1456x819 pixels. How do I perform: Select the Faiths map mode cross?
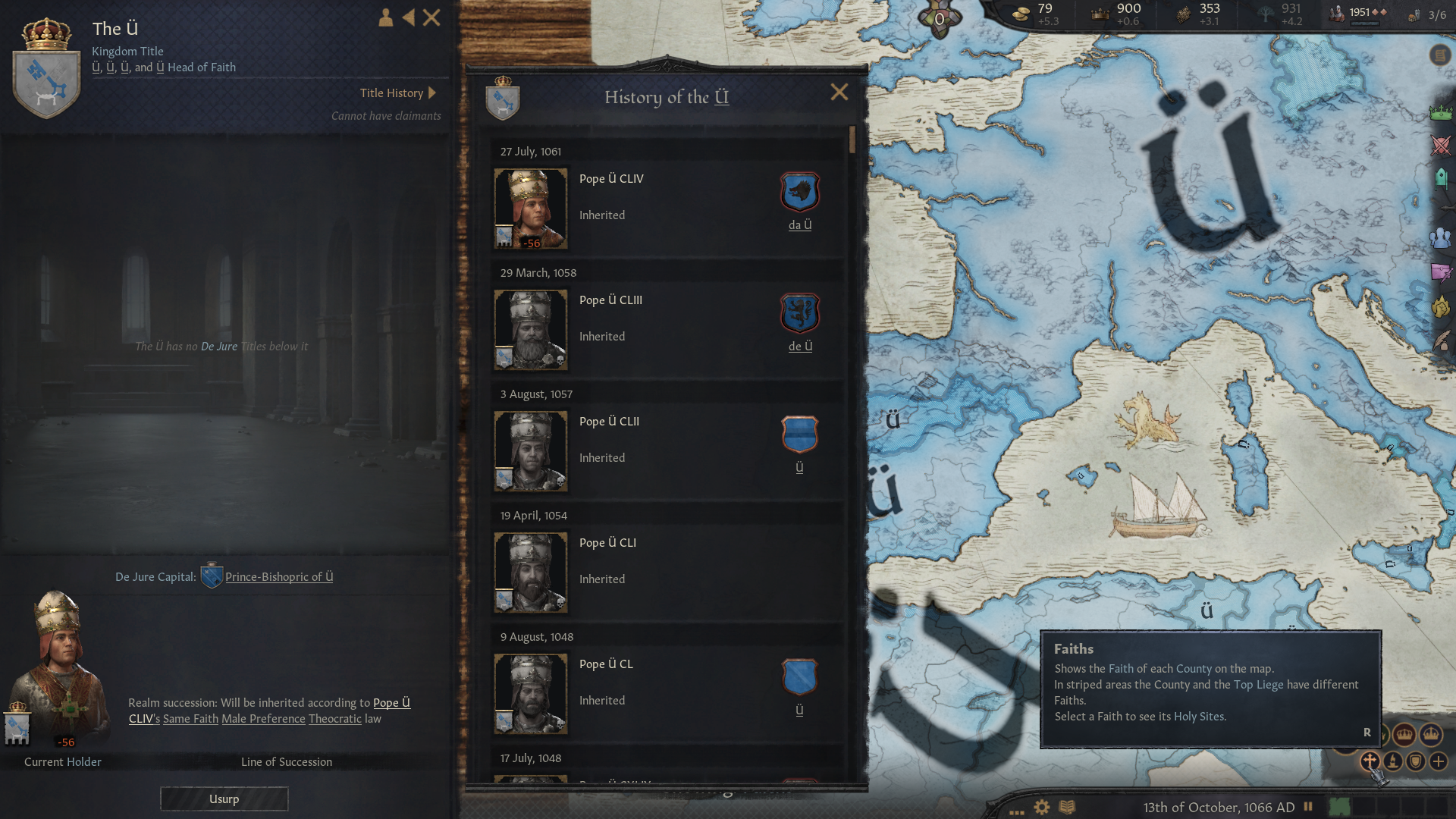point(1370,761)
